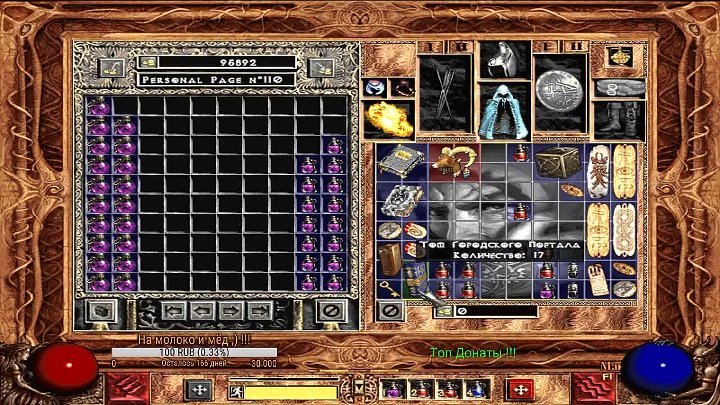Pick the blue-covered tome in inventory
The height and width of the screenshot is (405, 720).
406,161
